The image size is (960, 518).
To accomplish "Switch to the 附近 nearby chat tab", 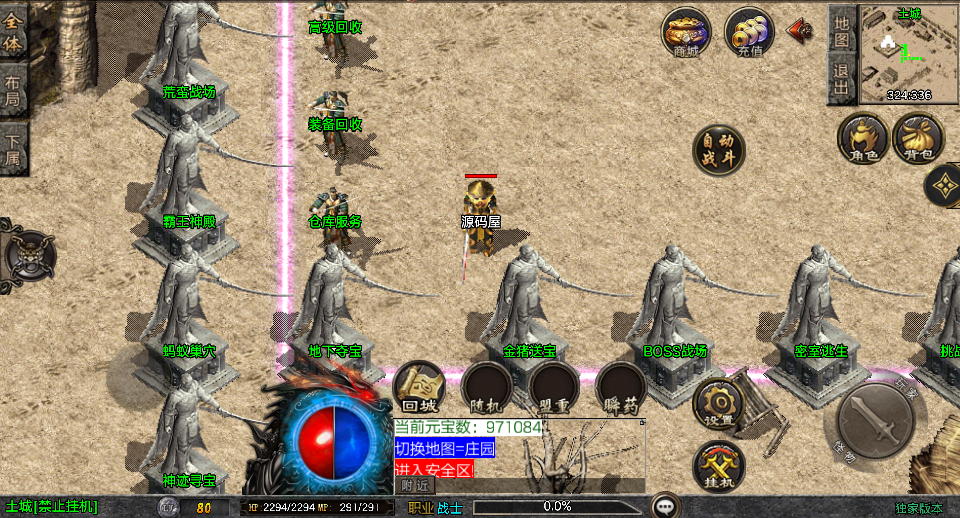I will (416, 485).
